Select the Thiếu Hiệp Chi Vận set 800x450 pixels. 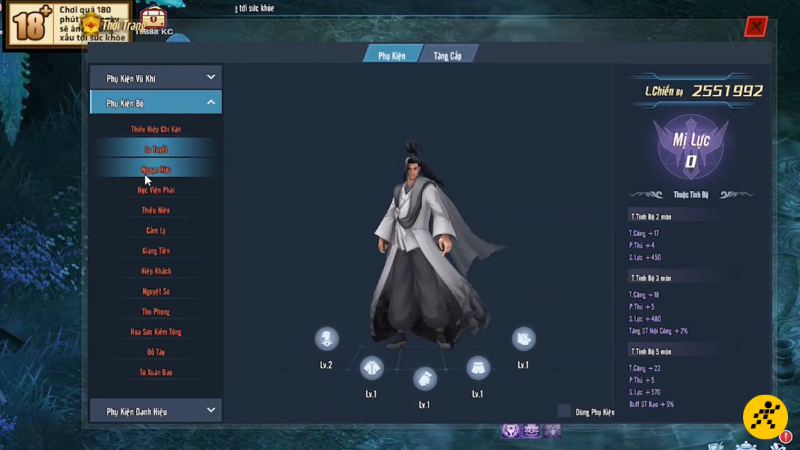155,129
